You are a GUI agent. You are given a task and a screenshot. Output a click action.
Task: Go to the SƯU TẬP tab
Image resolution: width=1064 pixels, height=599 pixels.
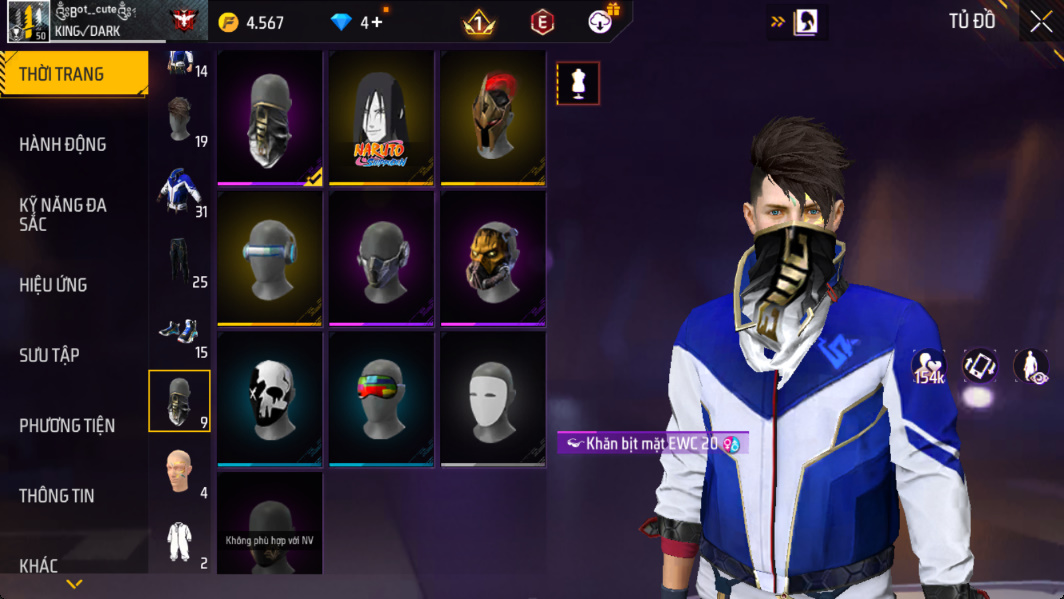pyautogui.click(x=49, y=355)
